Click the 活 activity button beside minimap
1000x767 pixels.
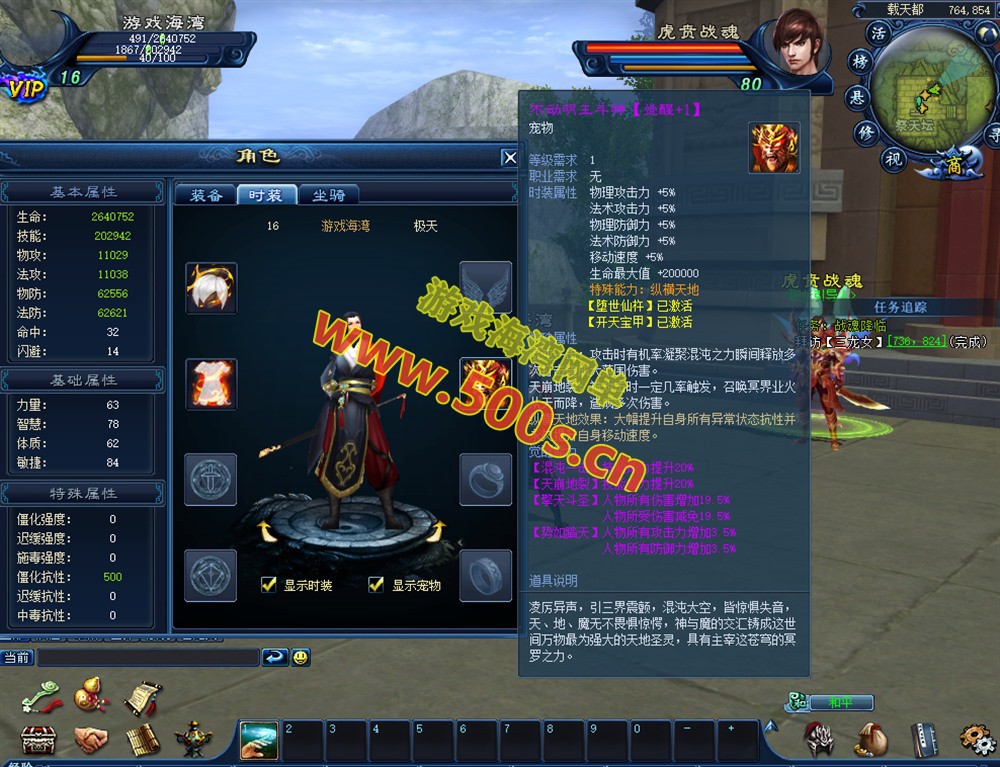[x=879, y=33]
